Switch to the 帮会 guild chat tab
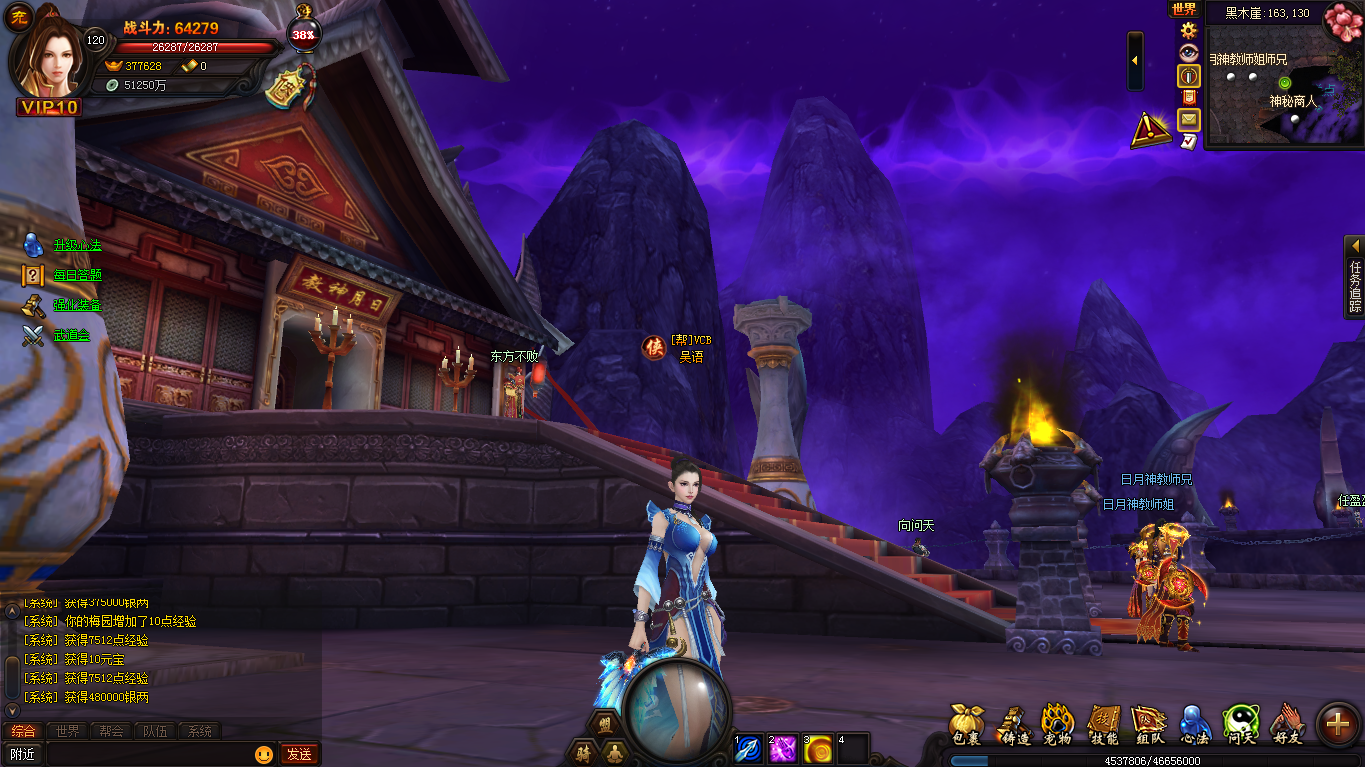This screenshot has width=1365, height=767. pyautogui.click(x=112, y=731)
